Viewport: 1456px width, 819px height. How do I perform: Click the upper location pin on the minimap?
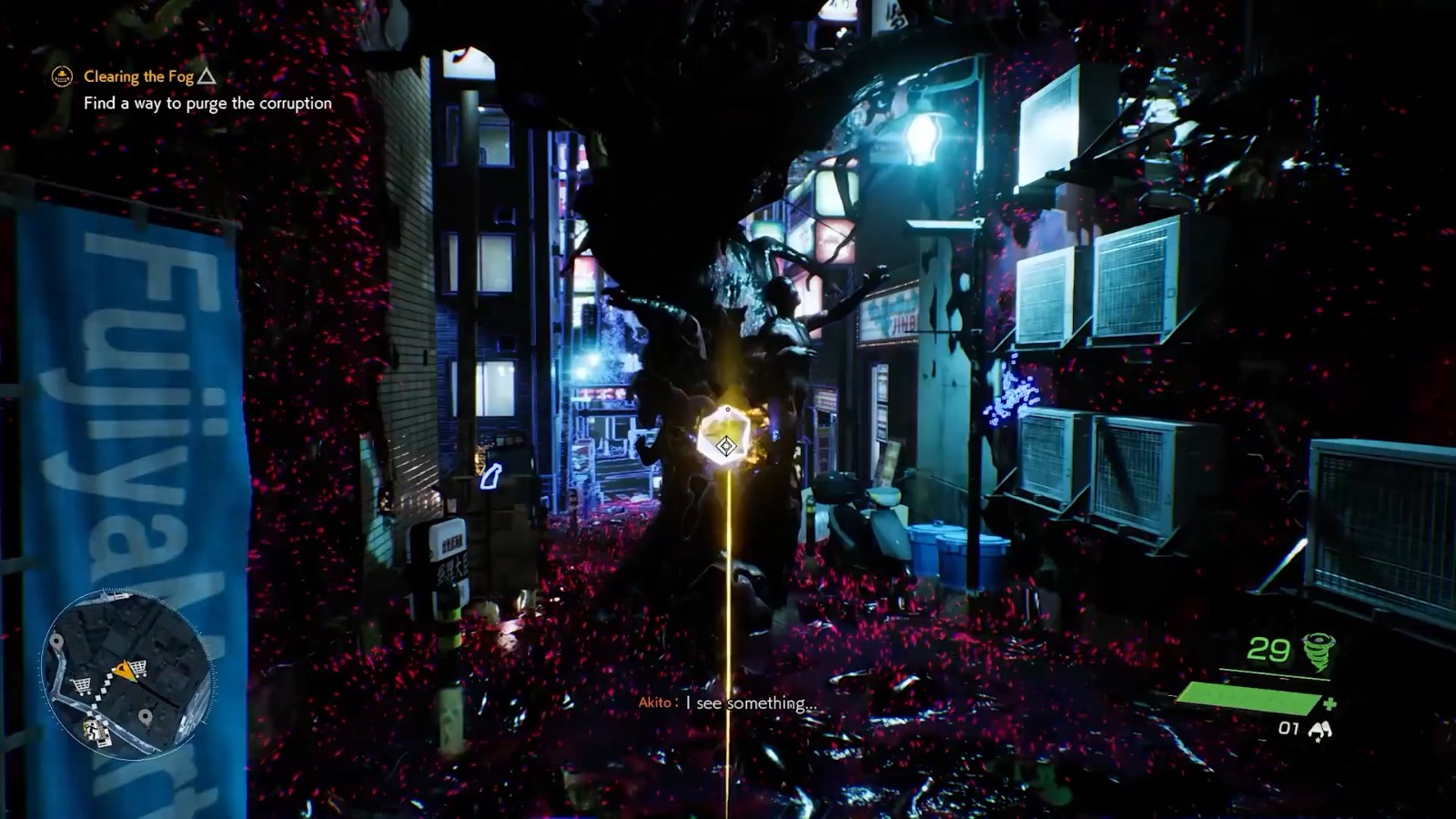click(56, 641)
